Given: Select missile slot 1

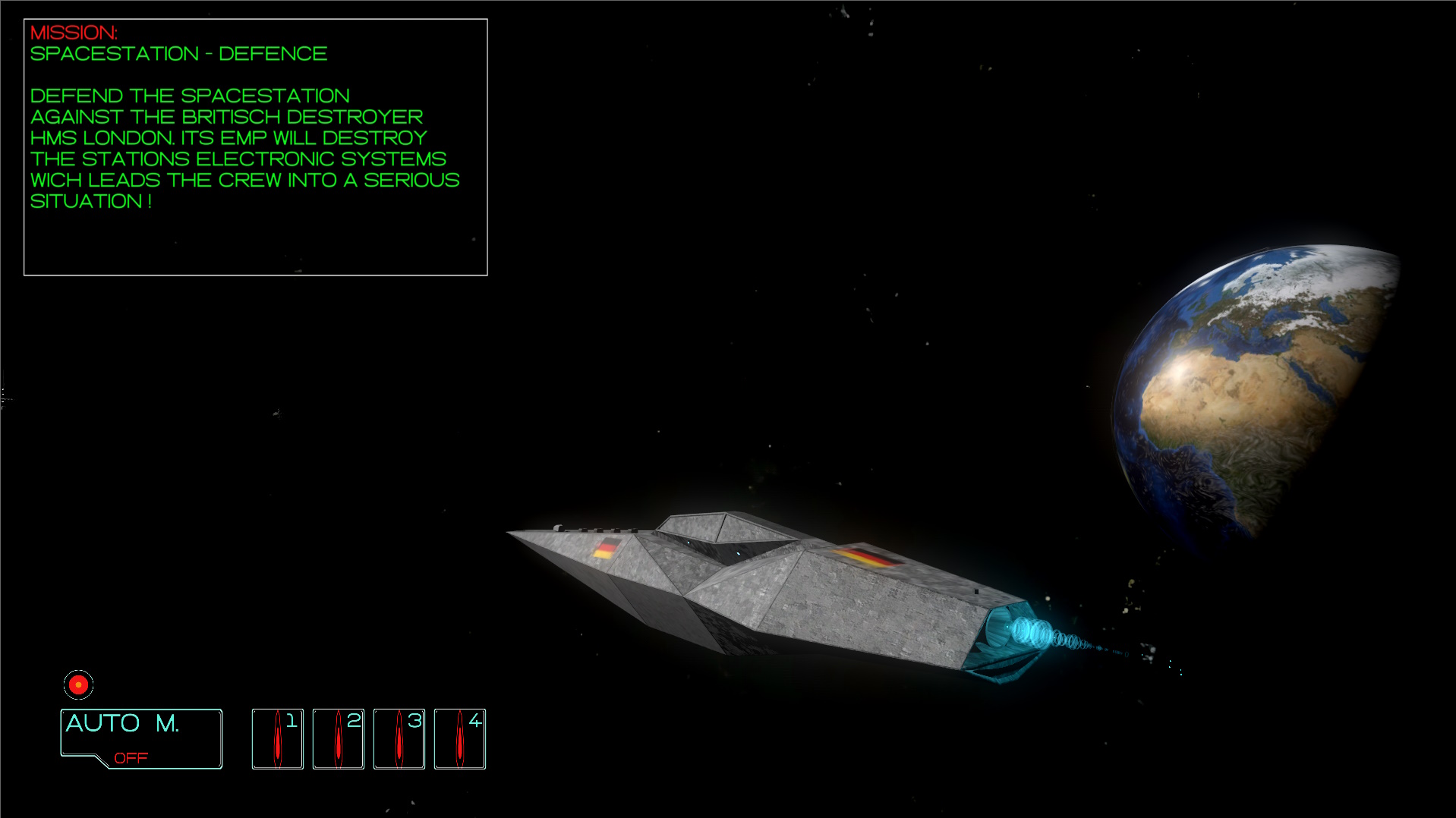Looking at the screenshot, I should point(278,738).
